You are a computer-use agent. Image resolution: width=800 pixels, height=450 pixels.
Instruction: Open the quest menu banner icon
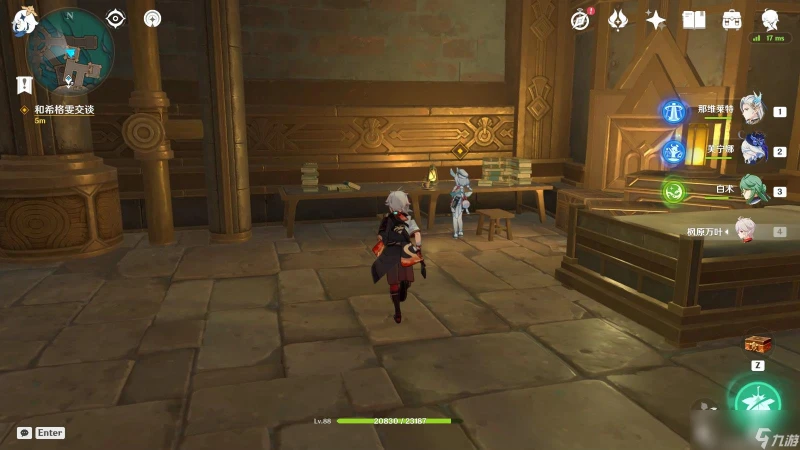tap(26, 85)
